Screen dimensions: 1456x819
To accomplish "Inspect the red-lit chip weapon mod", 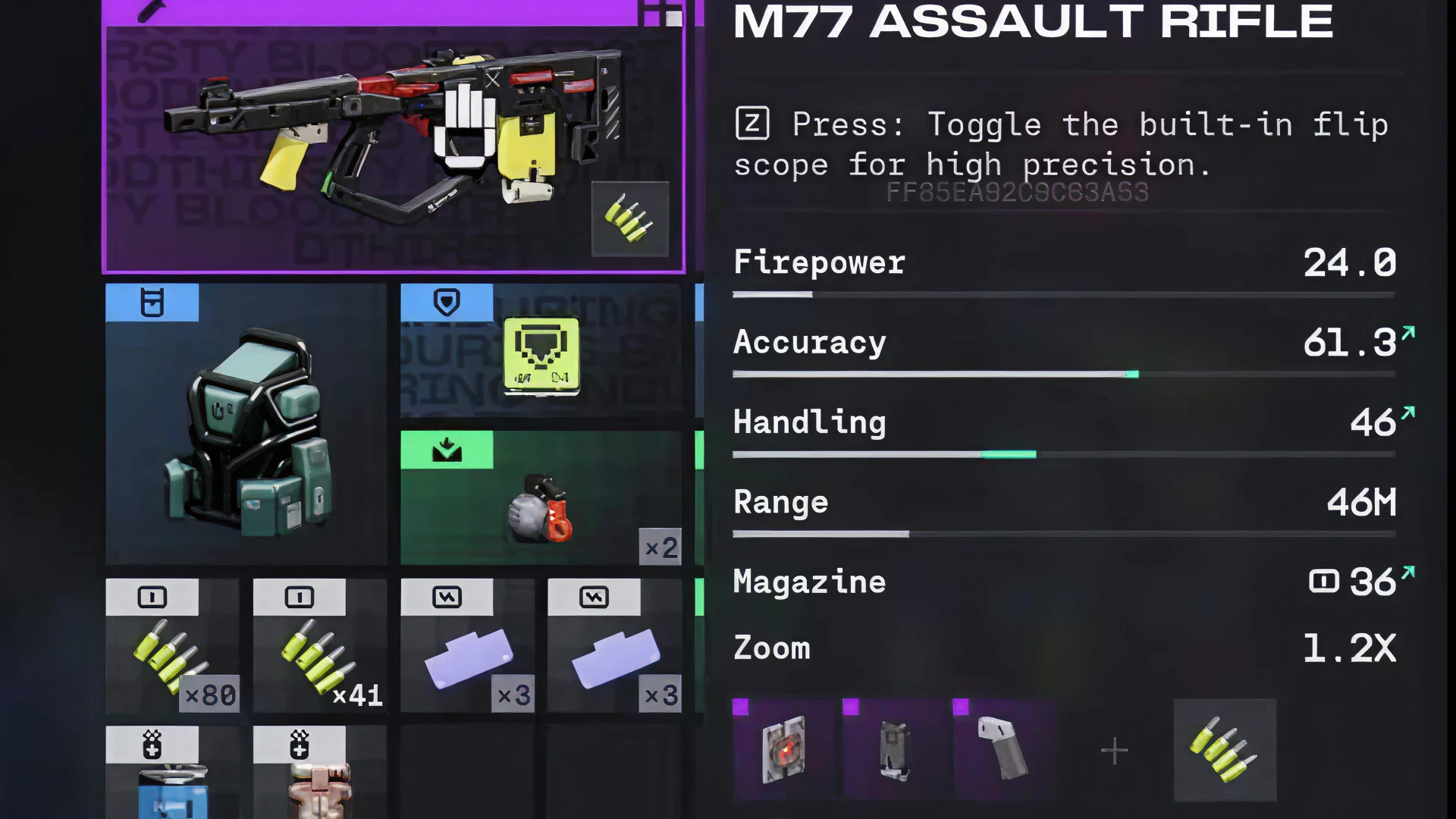I will point(783,749).
